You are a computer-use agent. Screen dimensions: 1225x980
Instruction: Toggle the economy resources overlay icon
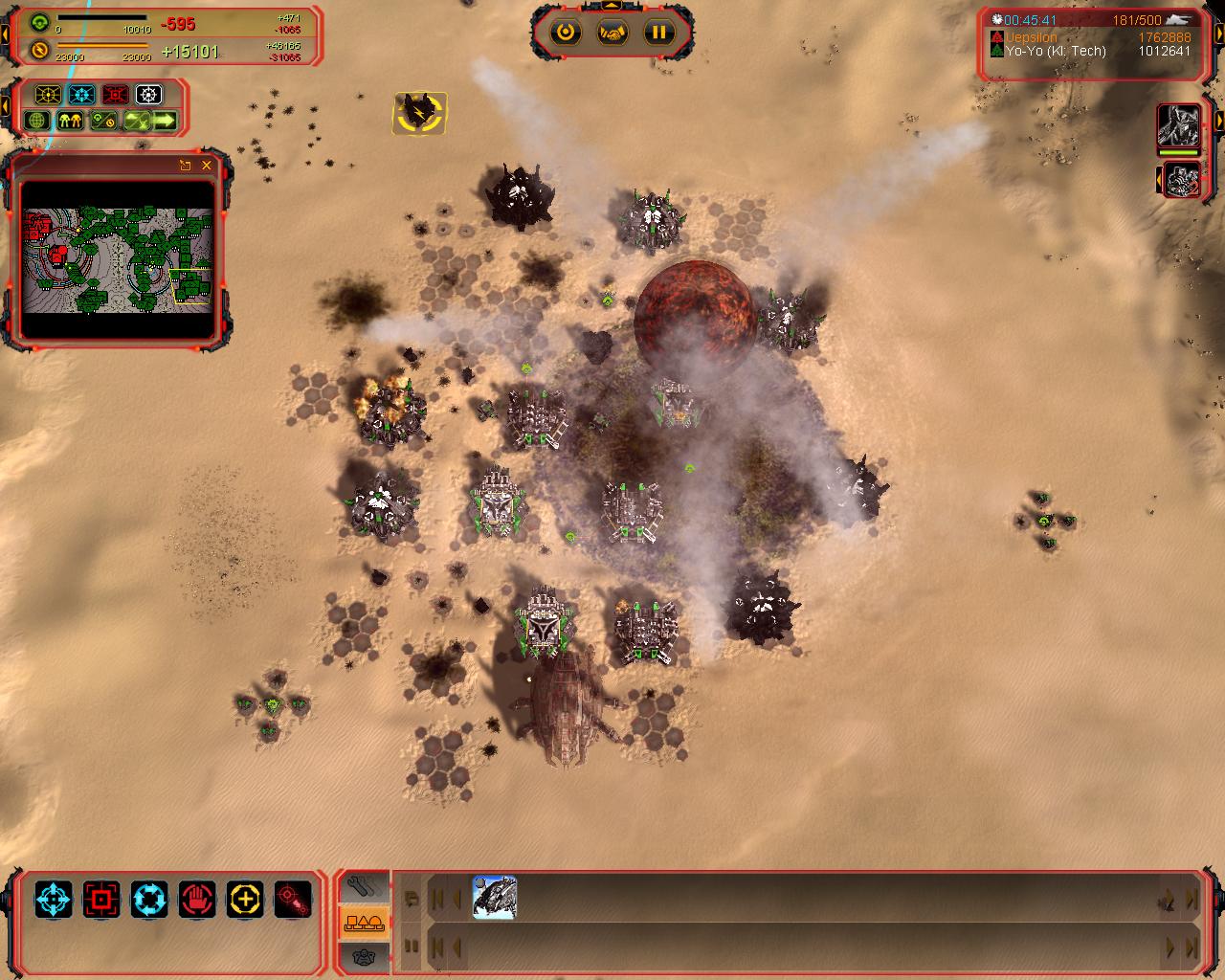click(x=102, y=122)
